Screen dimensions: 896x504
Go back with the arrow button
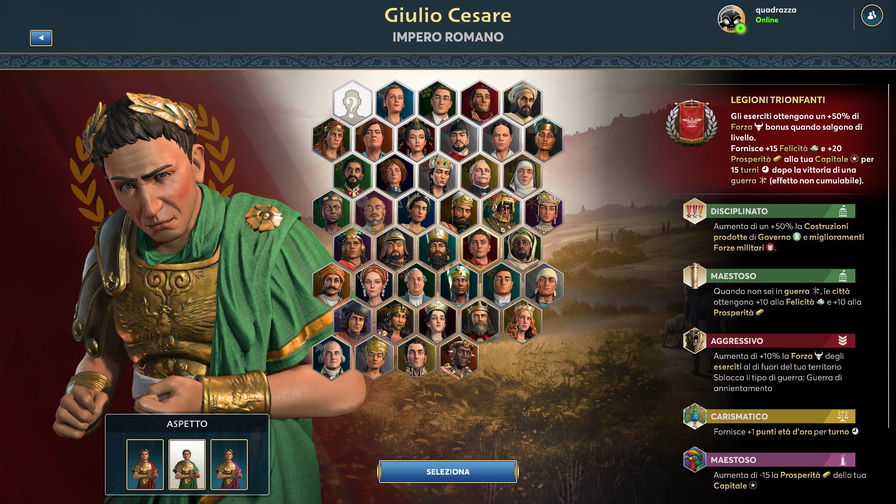coord(41,38)
